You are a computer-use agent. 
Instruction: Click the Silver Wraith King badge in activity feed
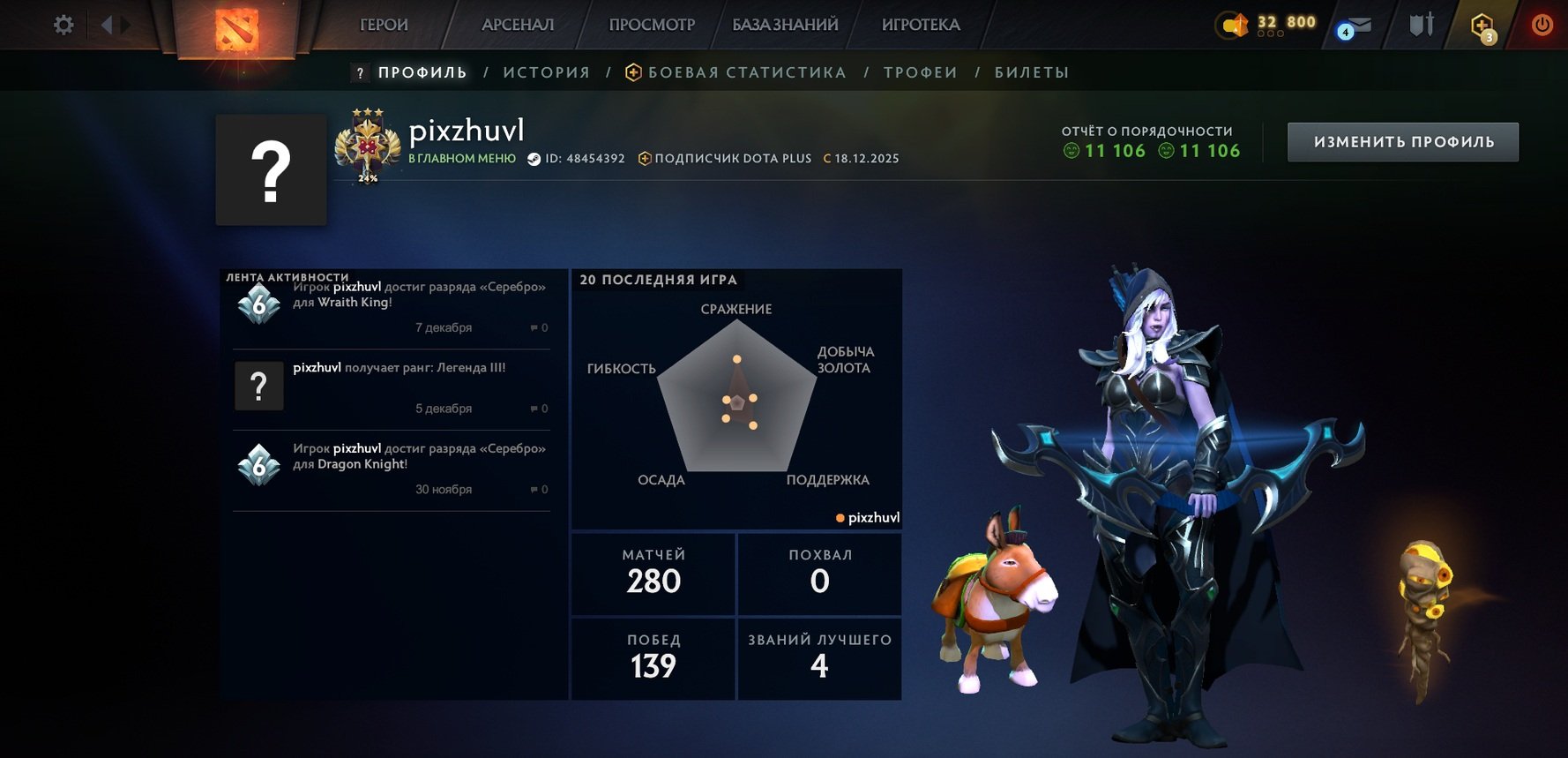[258, 304]
